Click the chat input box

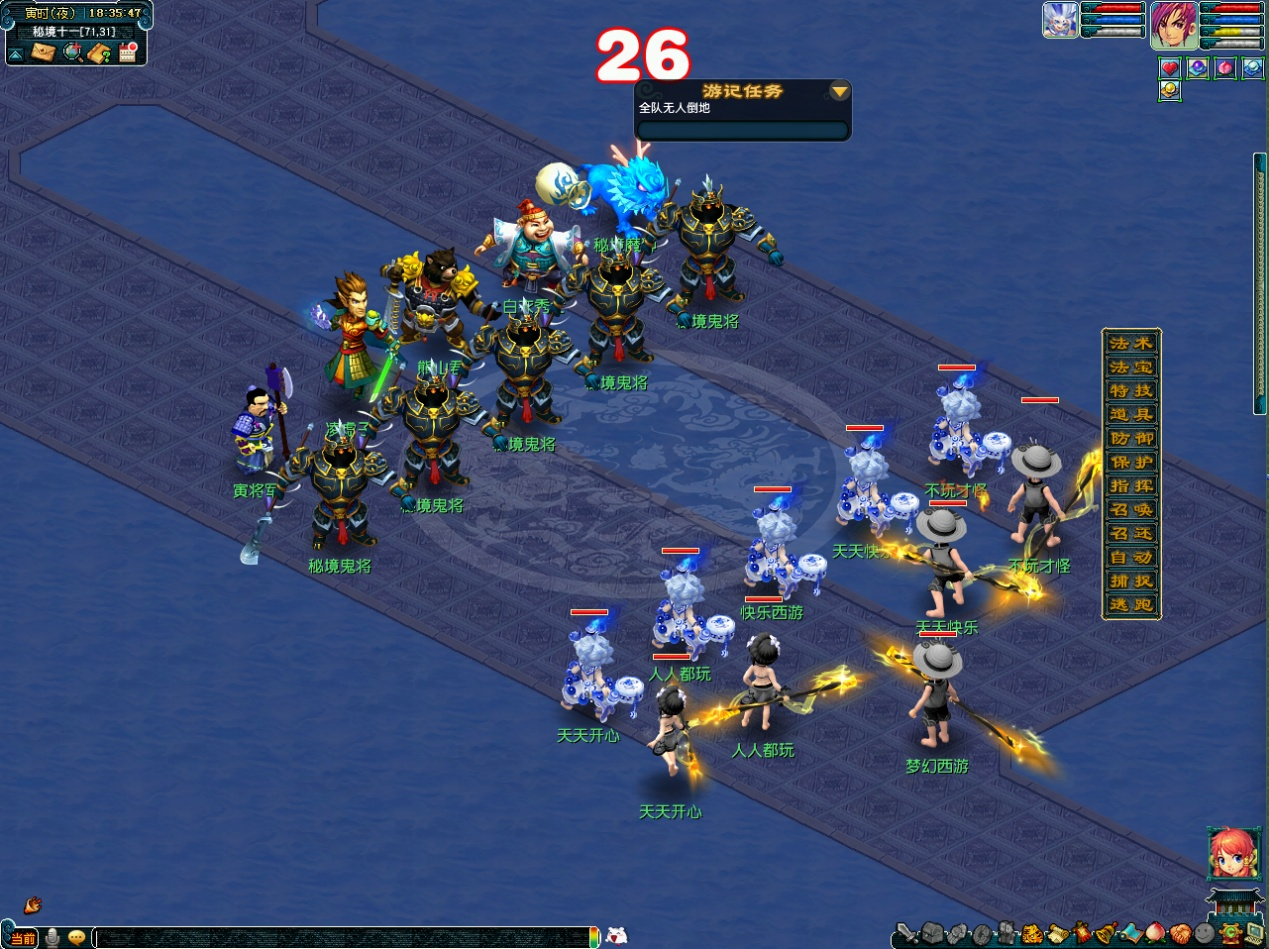click(x=340, y=938)
